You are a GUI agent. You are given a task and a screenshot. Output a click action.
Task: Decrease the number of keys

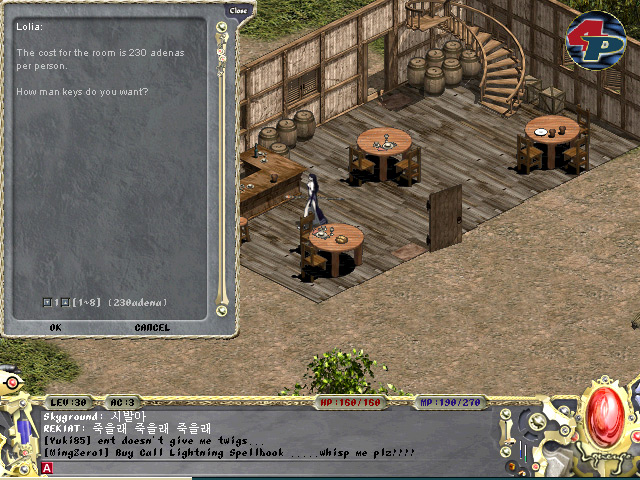click(47, 302)
